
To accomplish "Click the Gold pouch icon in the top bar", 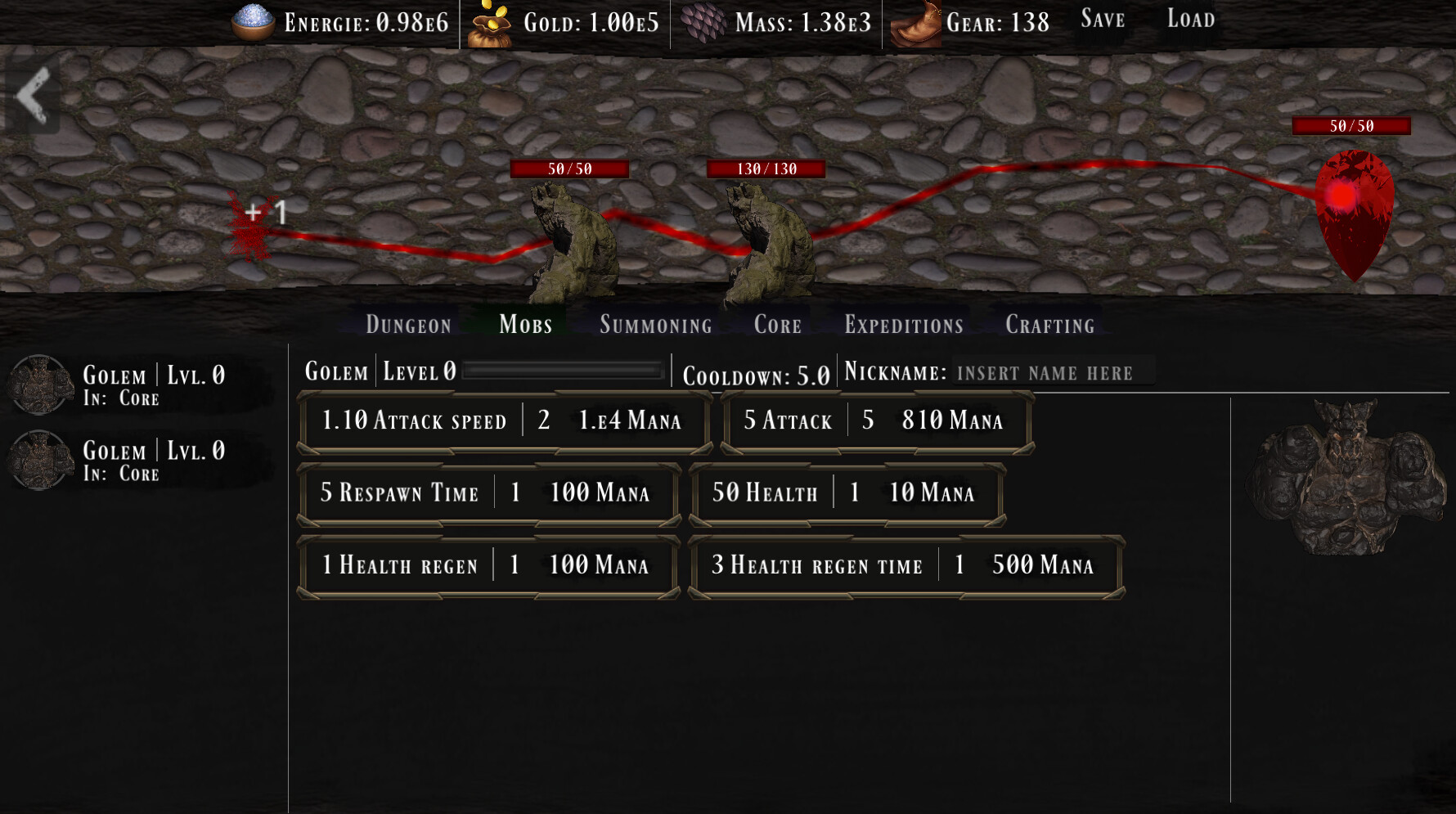I will (x=490, y=20).
